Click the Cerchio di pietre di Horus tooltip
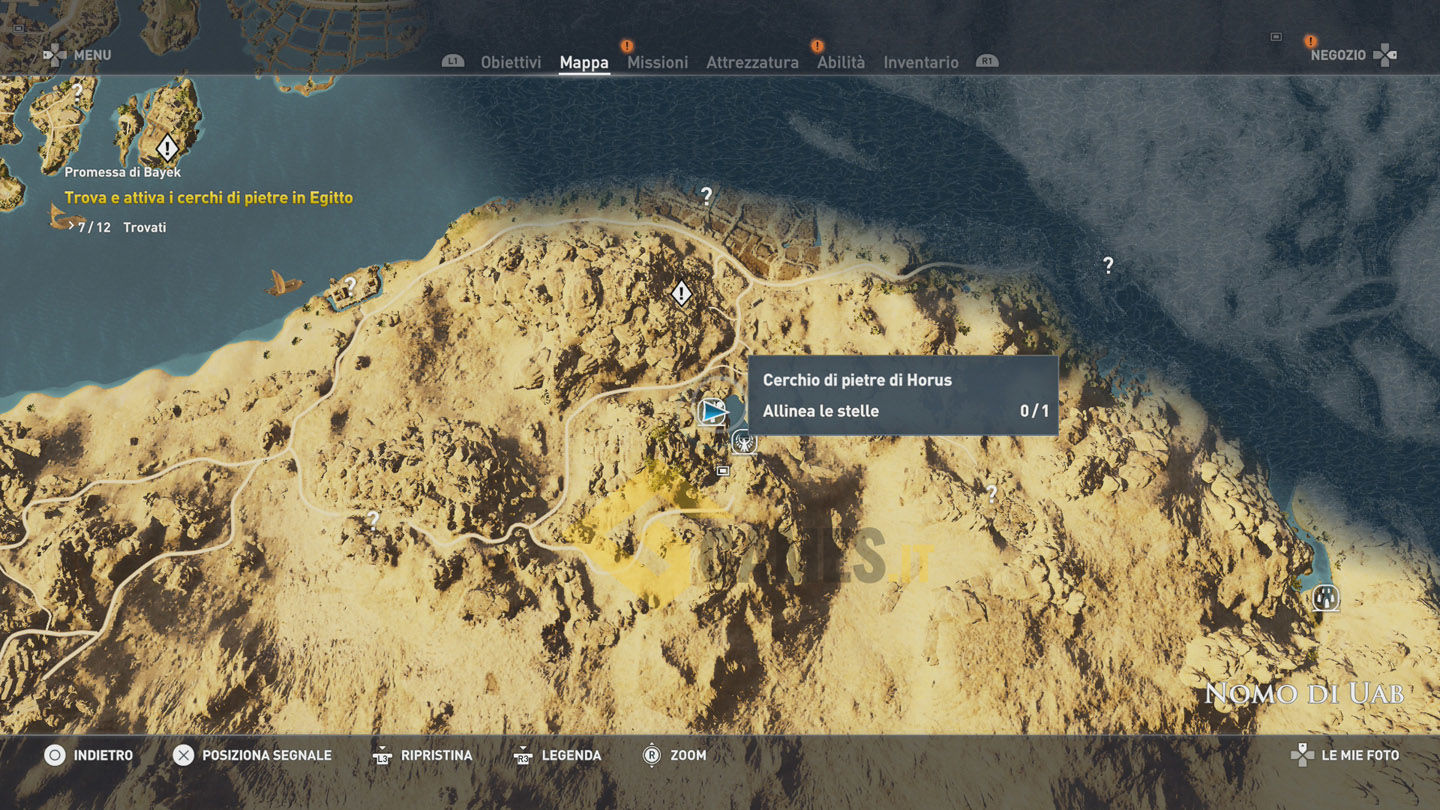The height and width of the screenshot is (810, 1440). [902, 395]
